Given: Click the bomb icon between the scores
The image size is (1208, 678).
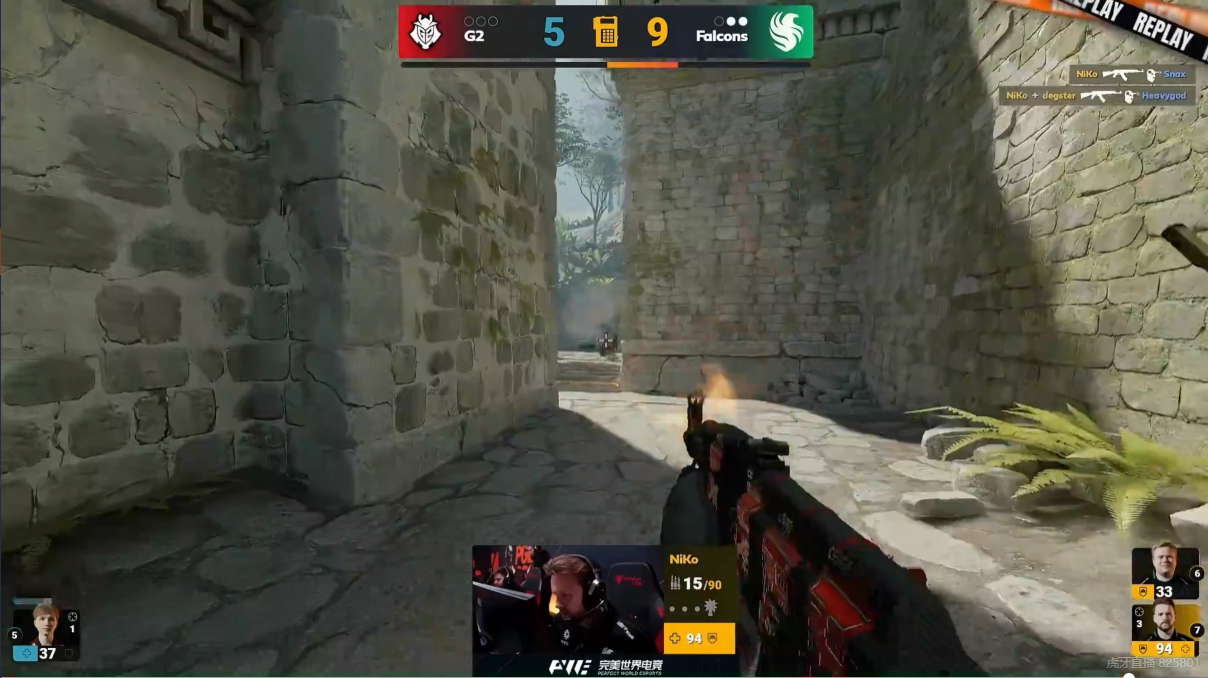Looking at the screenshot, I should point(605,32).
